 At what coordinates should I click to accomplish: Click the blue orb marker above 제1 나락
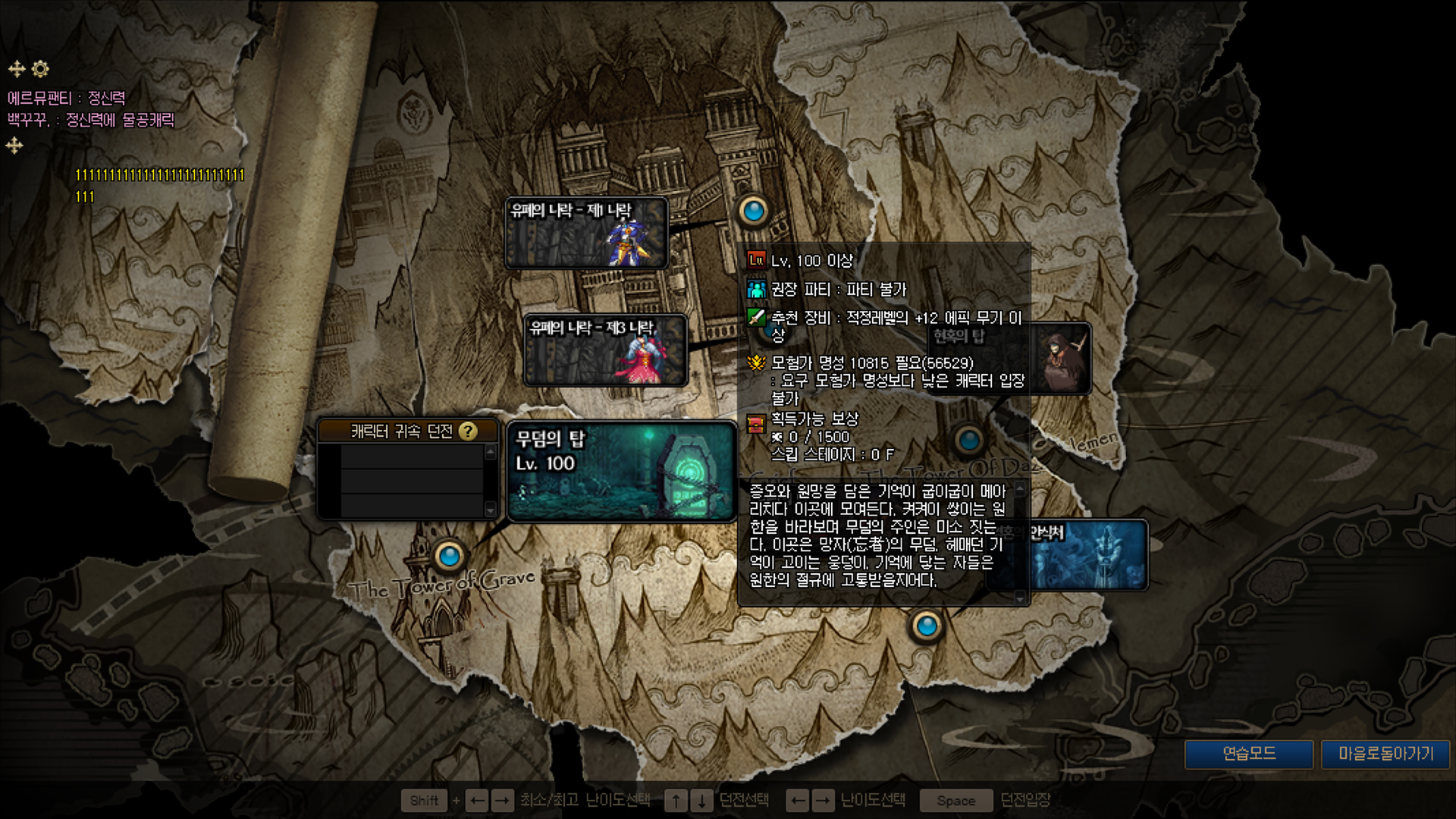point(753,211)
